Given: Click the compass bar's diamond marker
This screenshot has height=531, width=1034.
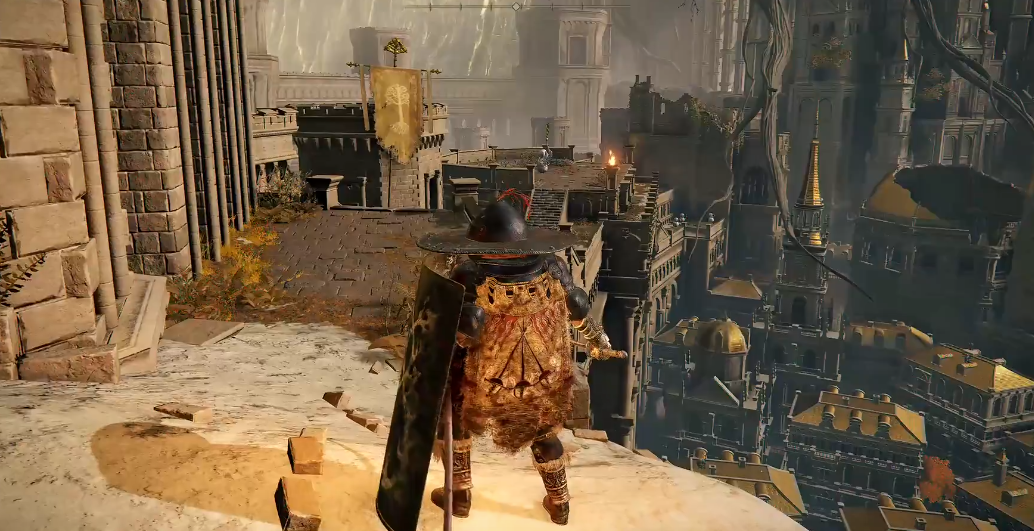Looking at the screenshot, I should pyautogui.click(x=516, y=6).
